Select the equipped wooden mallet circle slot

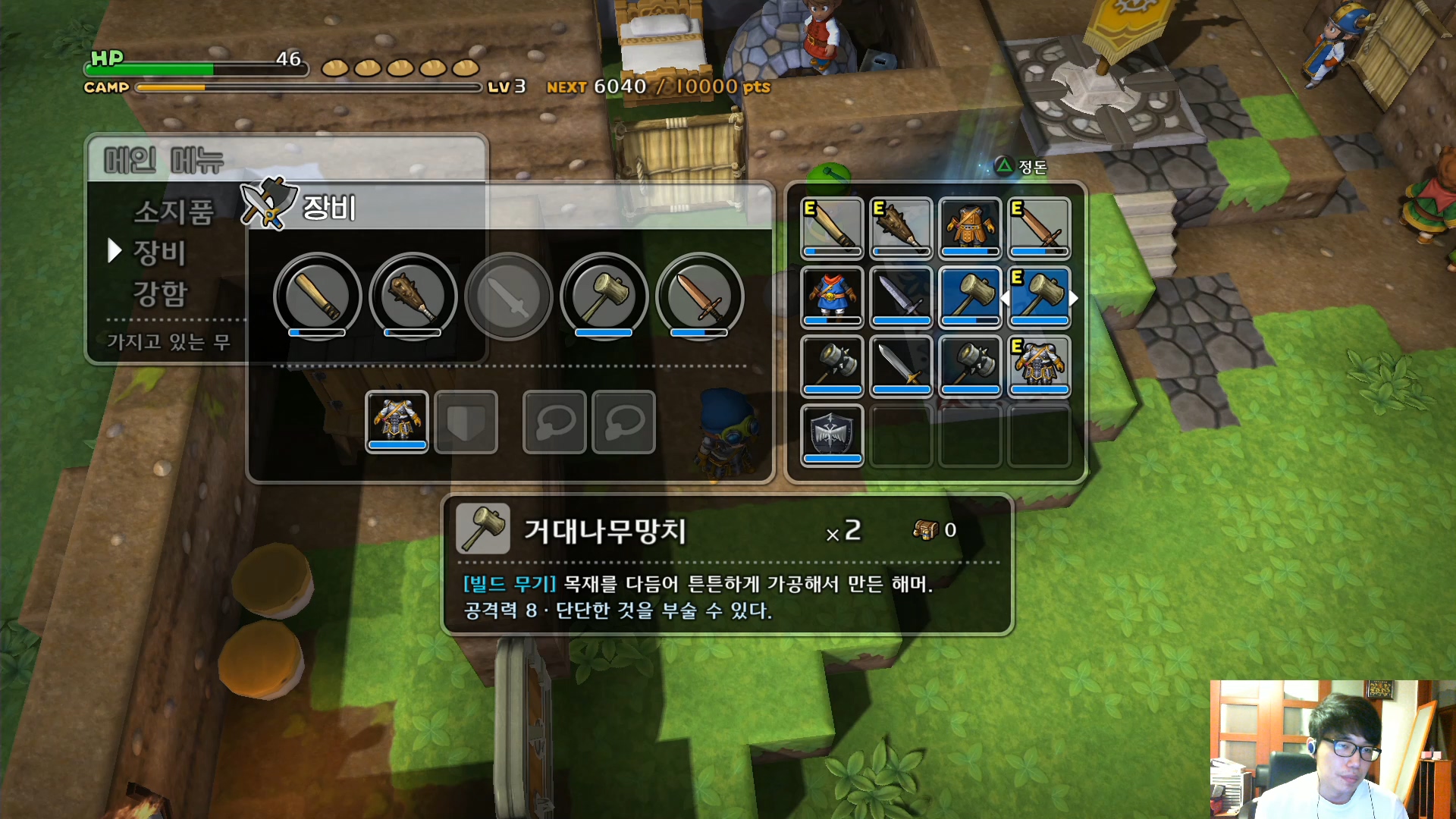604,296
